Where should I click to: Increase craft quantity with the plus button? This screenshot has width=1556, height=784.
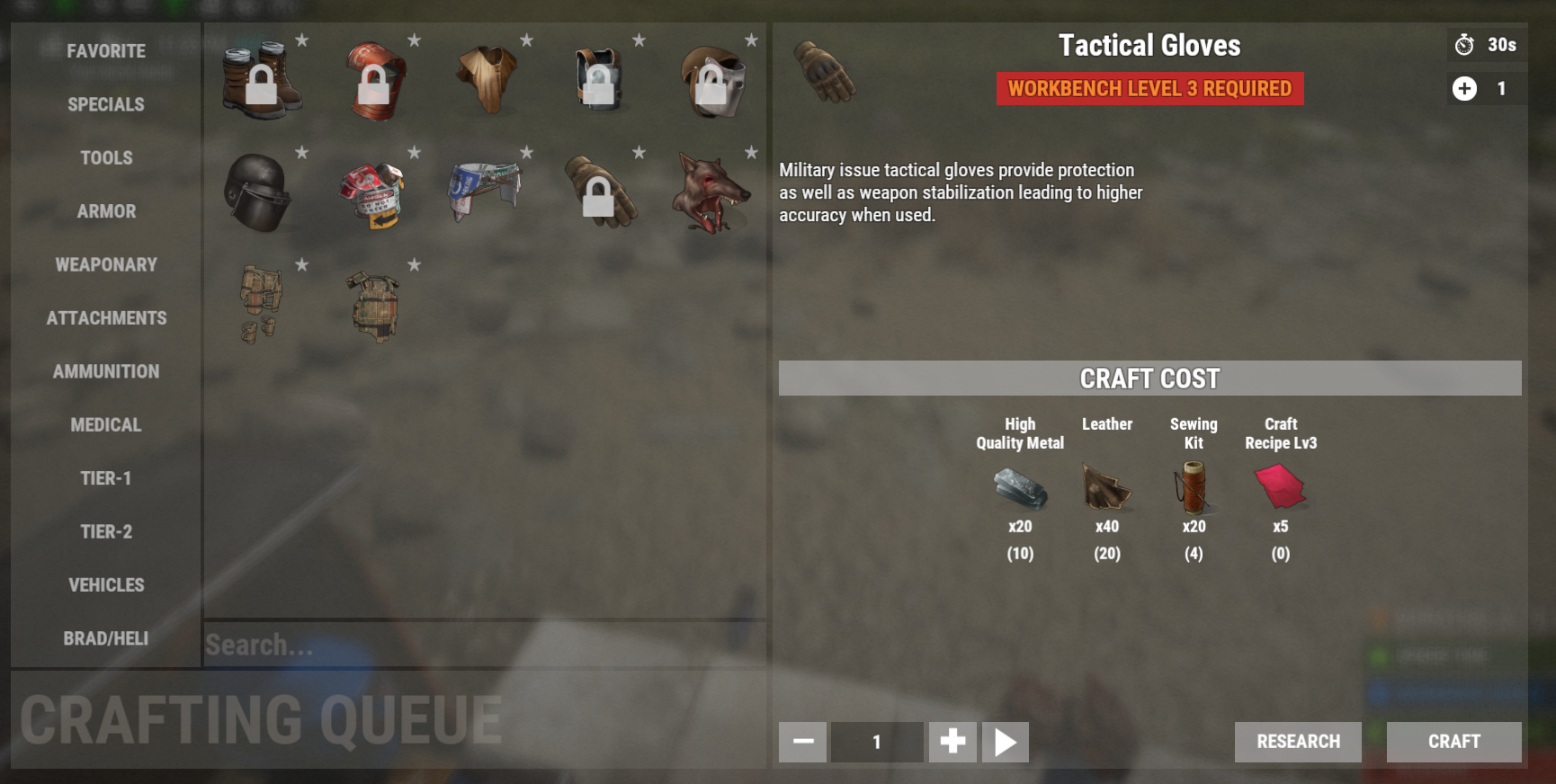click(x=952, y=742)
